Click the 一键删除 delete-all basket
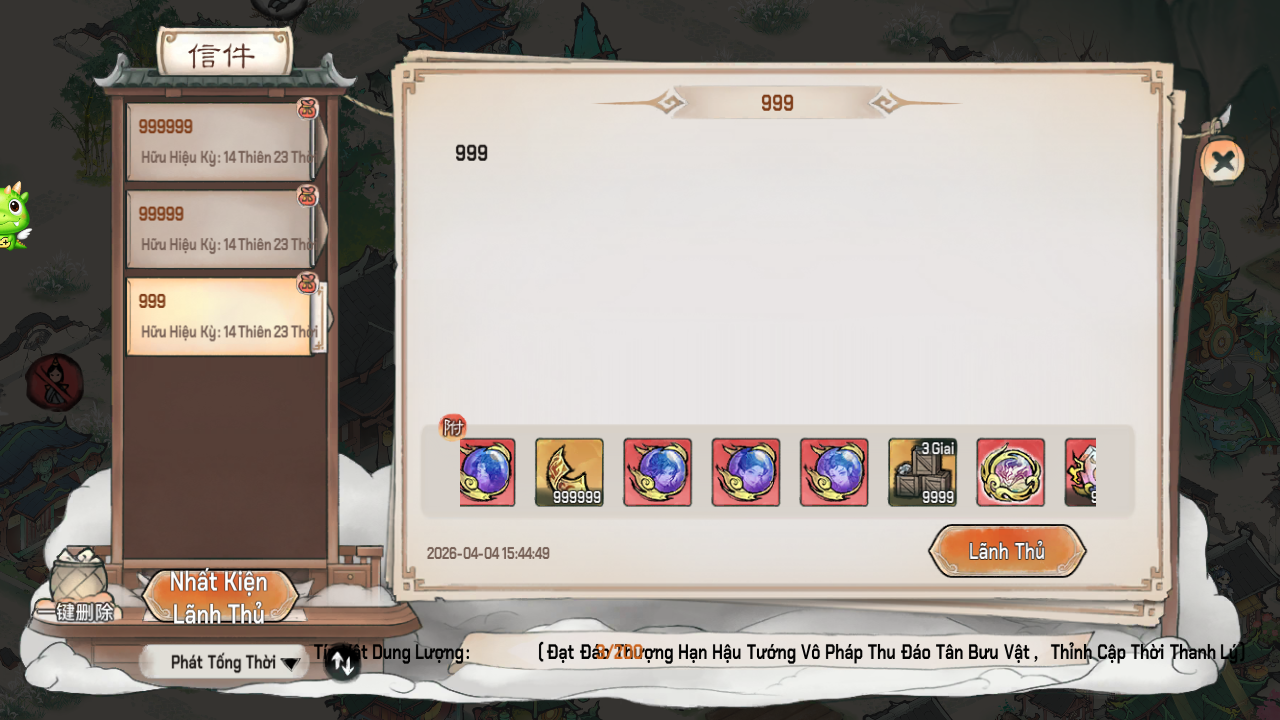 click(77, 587)
